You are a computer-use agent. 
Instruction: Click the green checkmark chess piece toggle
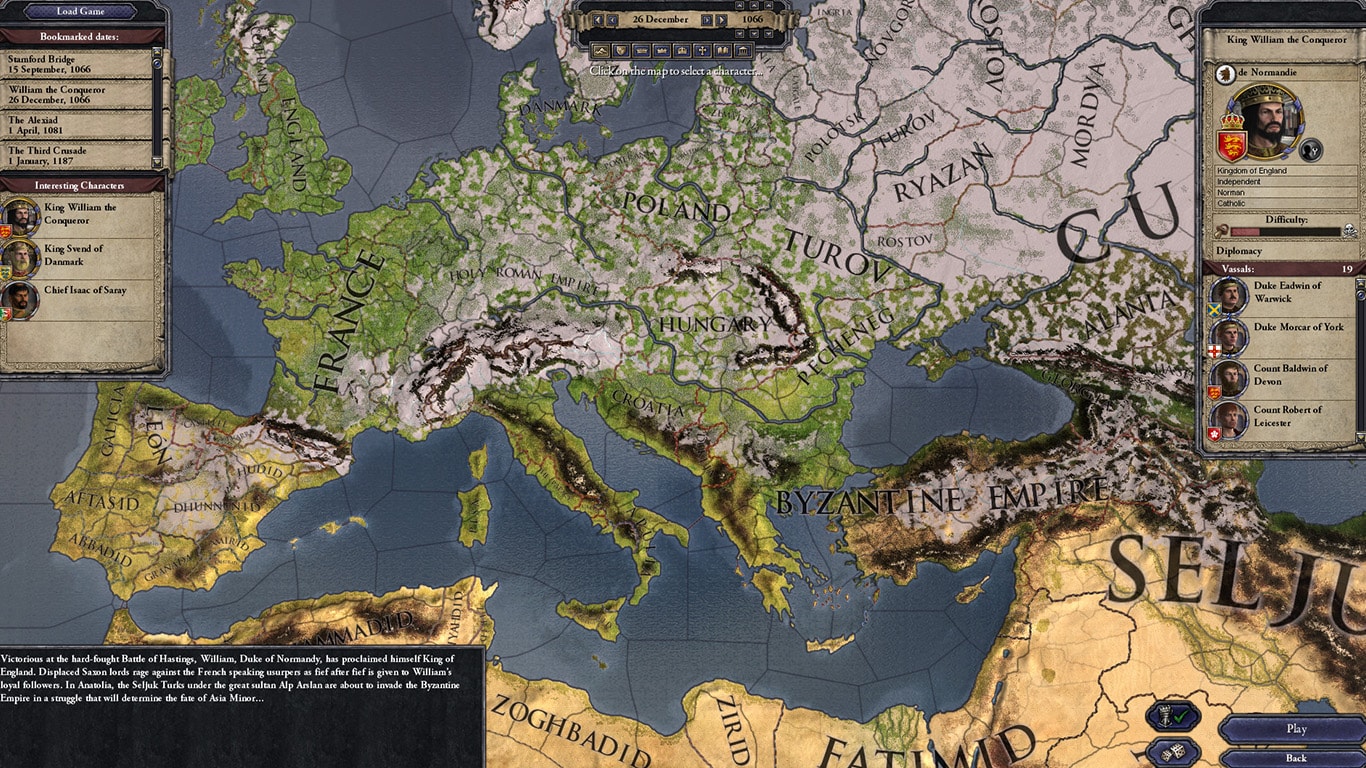1172,717
